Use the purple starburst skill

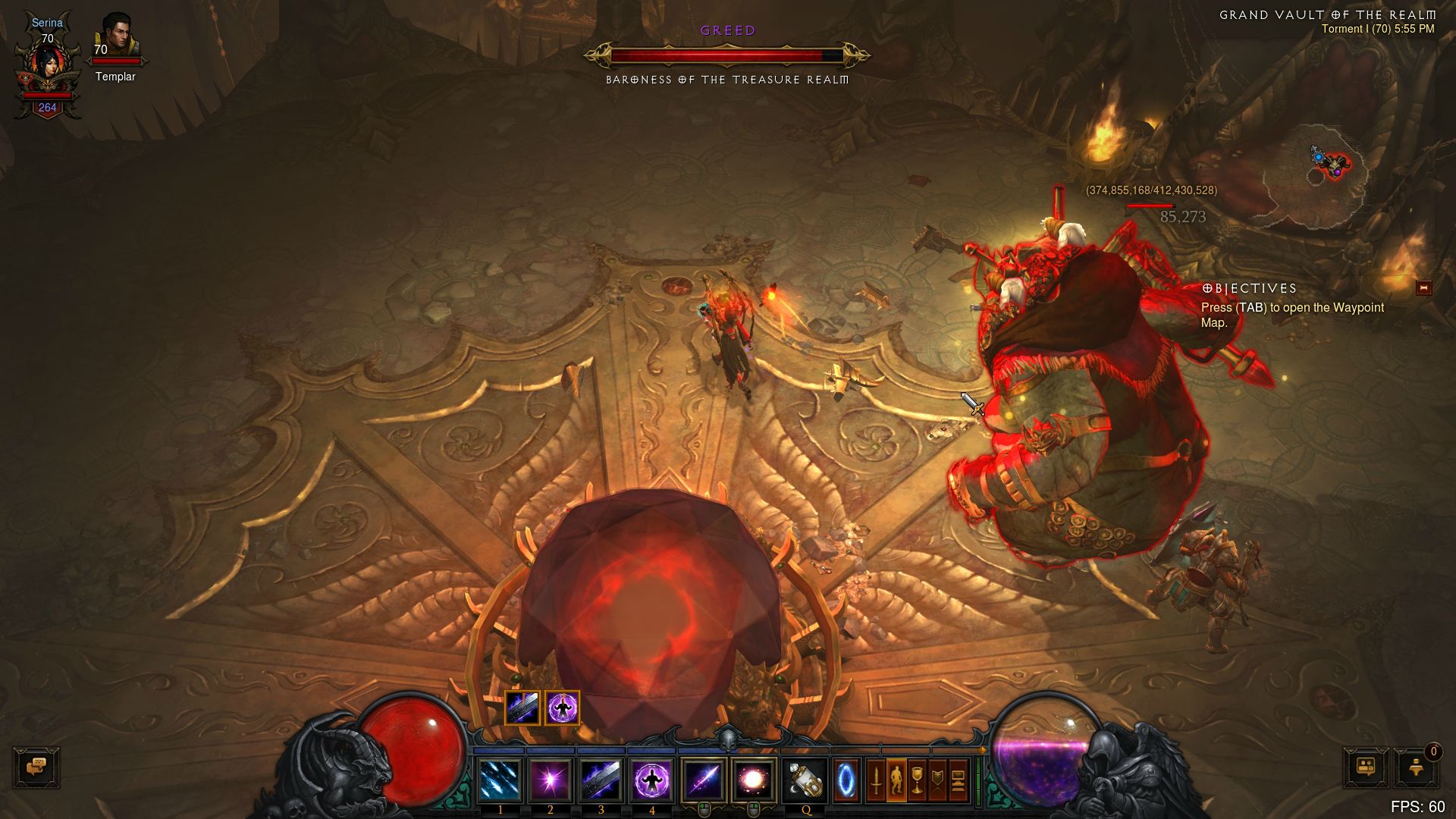551,780
